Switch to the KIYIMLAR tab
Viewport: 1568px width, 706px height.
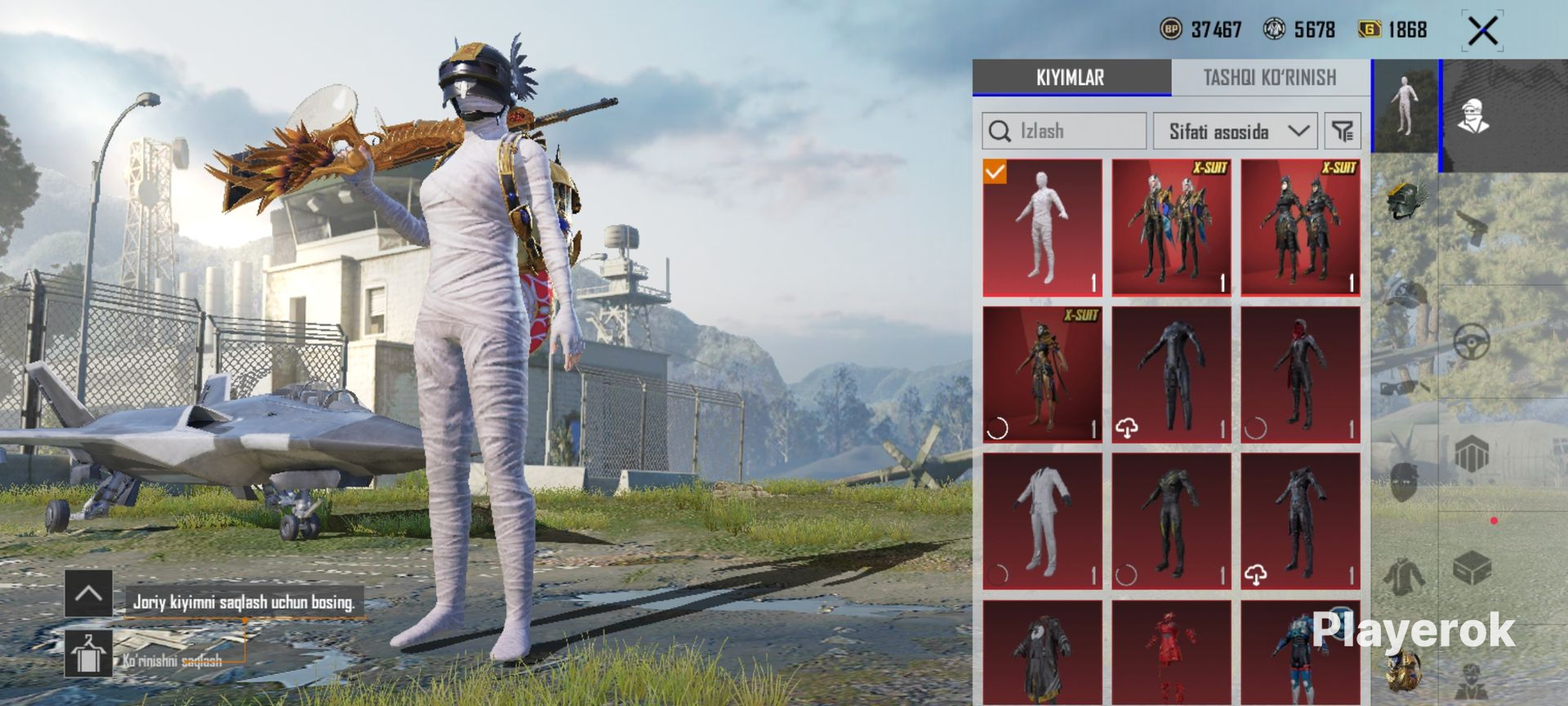pos(1071,78)
